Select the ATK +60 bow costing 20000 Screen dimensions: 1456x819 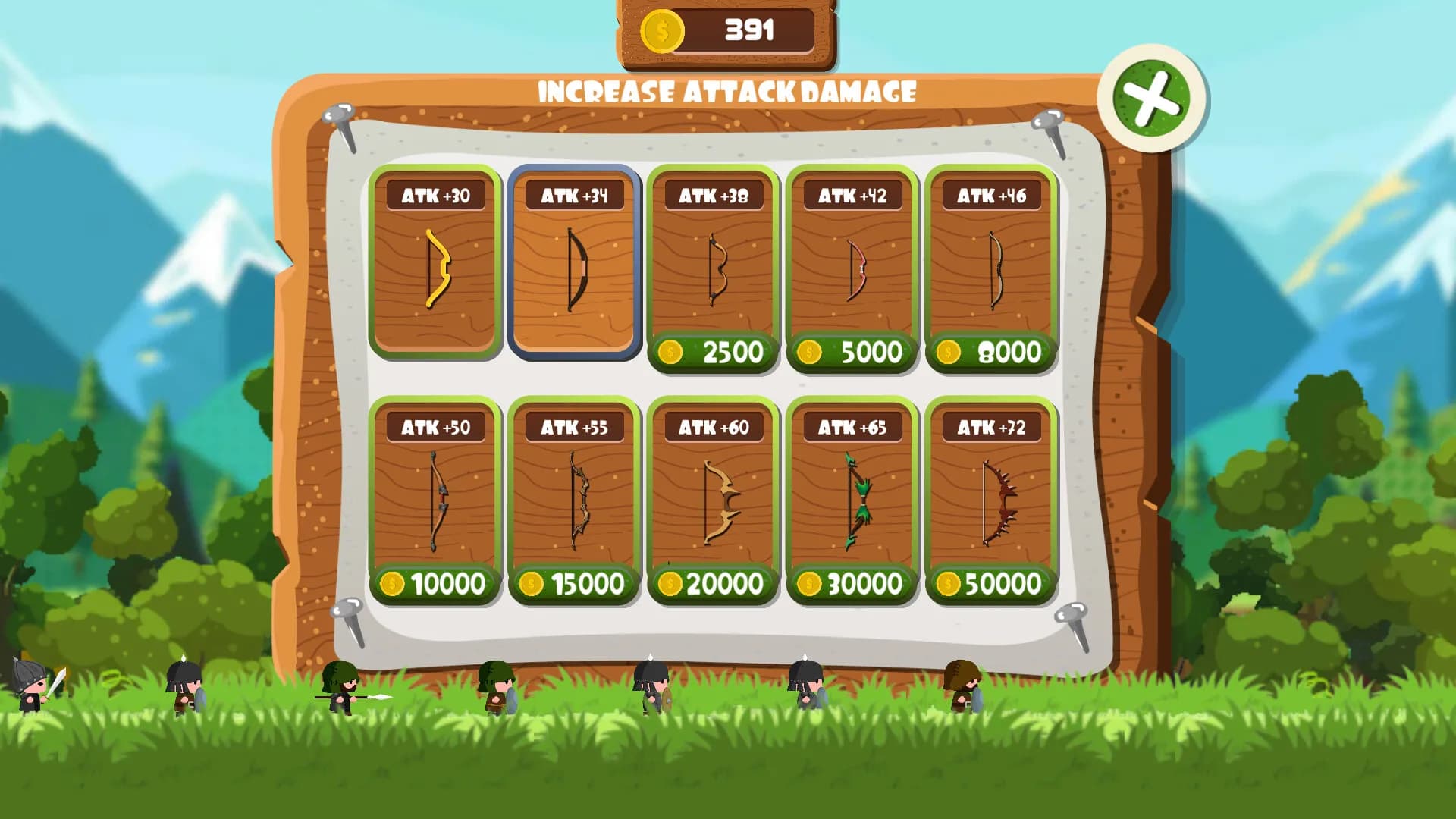pyautogui.click(x=713, y=584)
